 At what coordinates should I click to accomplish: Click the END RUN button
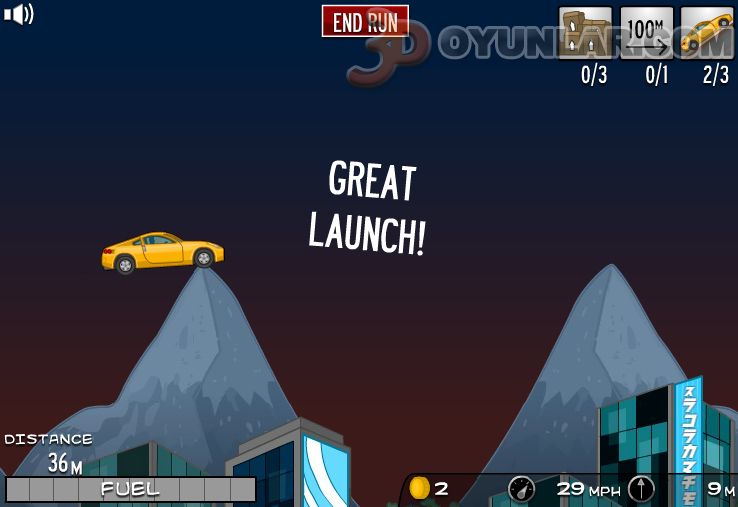(x=365, y=21)
